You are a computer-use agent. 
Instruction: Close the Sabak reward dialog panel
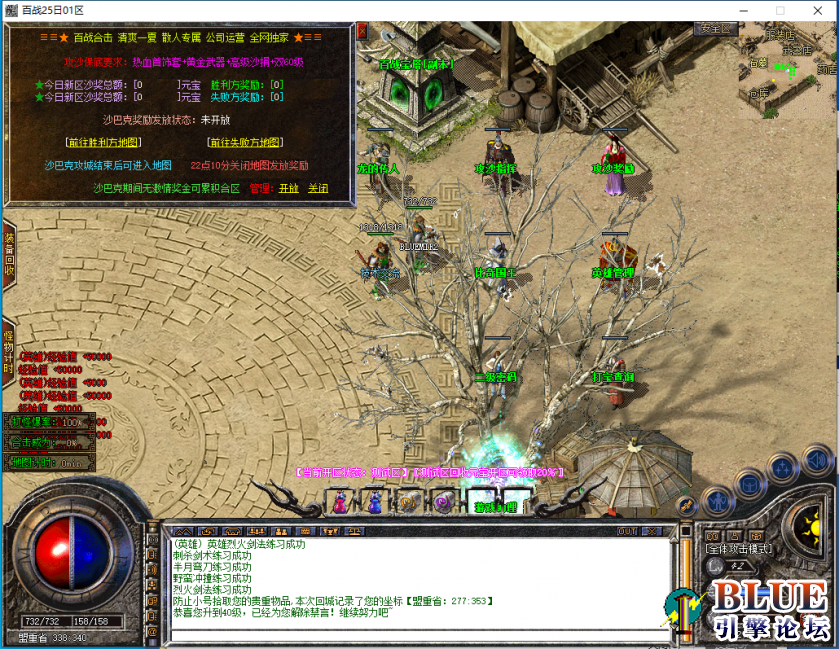coord(362,31)
